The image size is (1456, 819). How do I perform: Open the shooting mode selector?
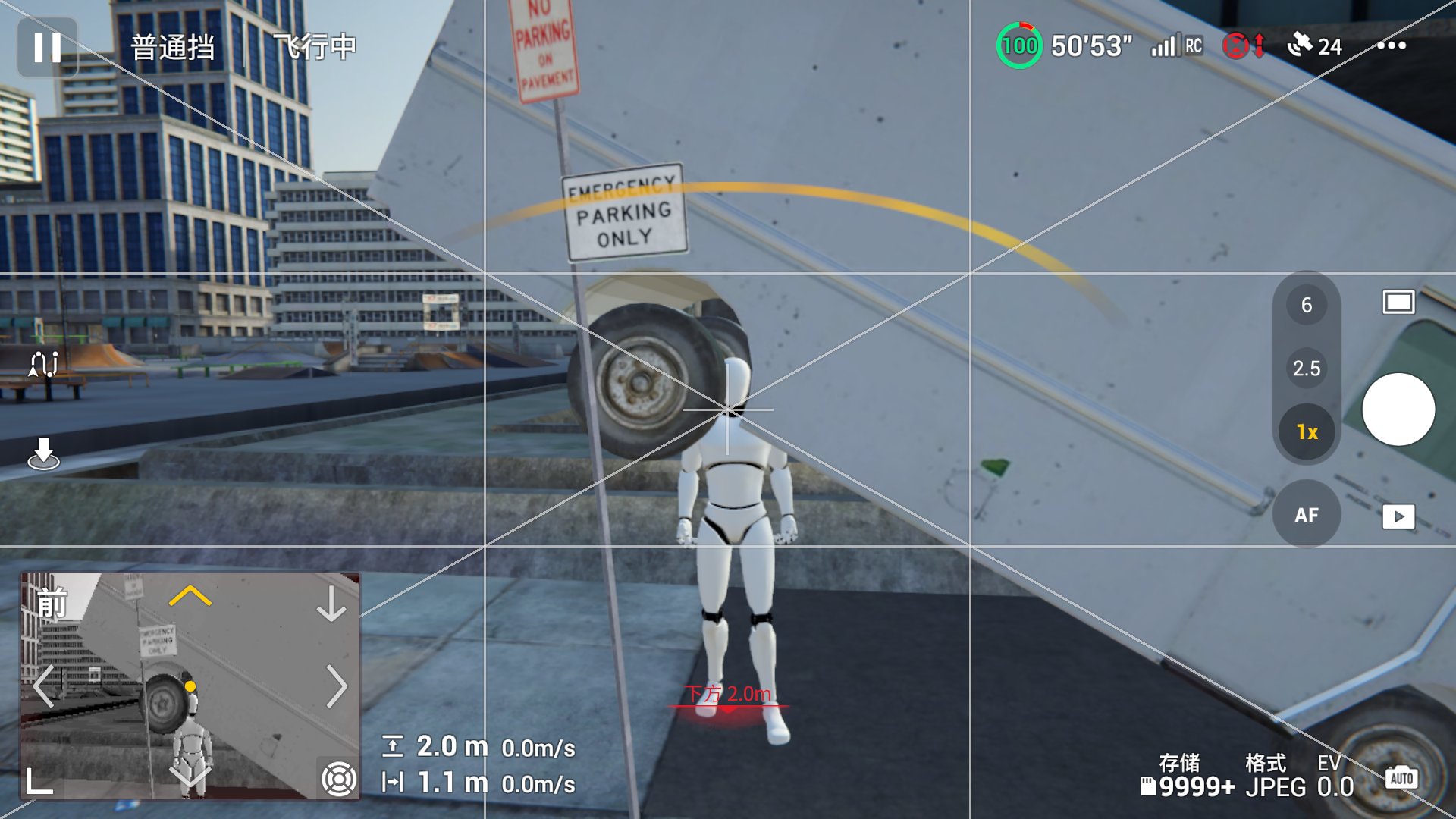[1398, 303]
